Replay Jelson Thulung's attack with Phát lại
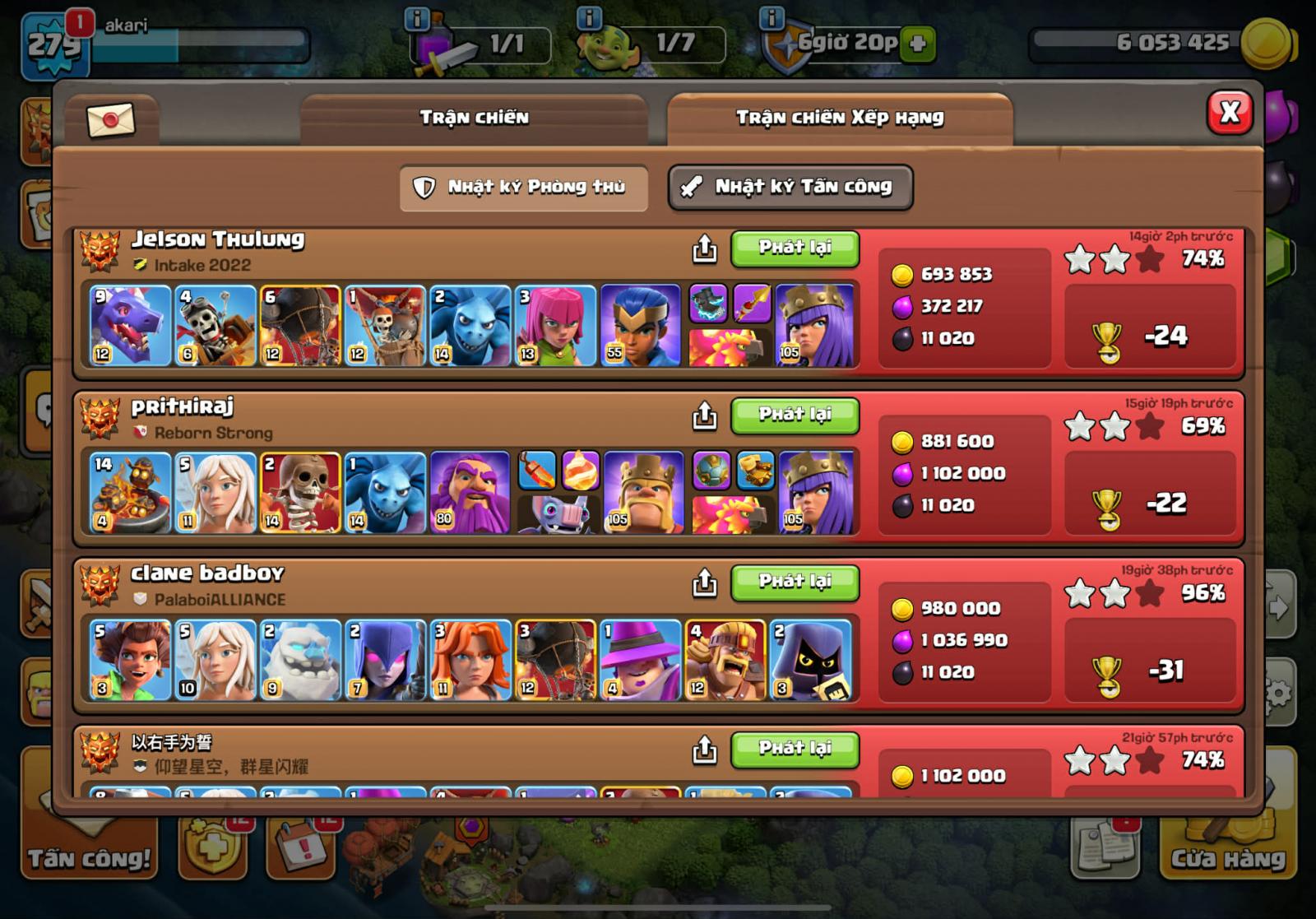This screenshot has width=1316, height=919. (x=795, y=248)
